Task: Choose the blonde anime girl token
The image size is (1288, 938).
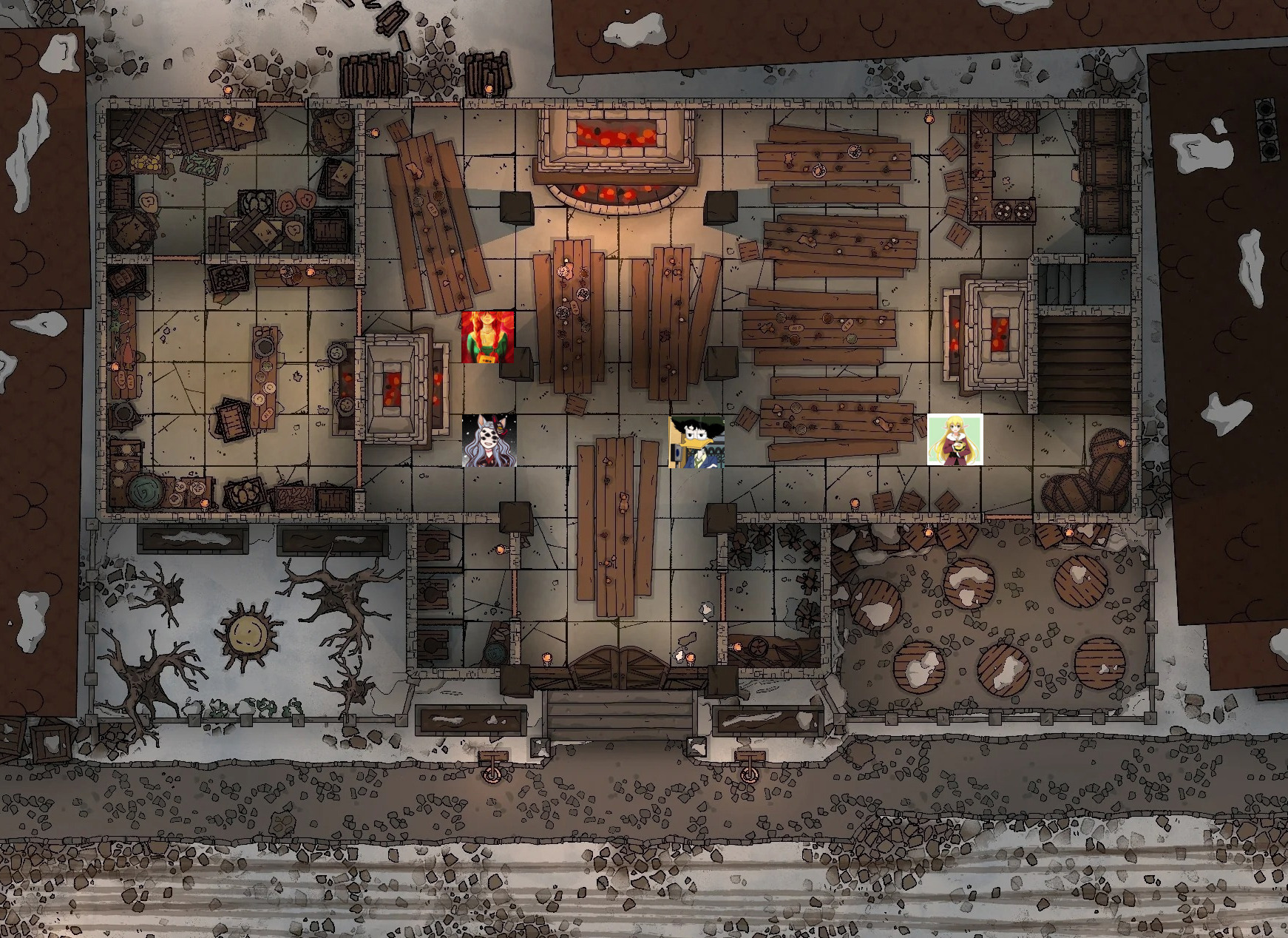Action: click(x=955, y=440)
